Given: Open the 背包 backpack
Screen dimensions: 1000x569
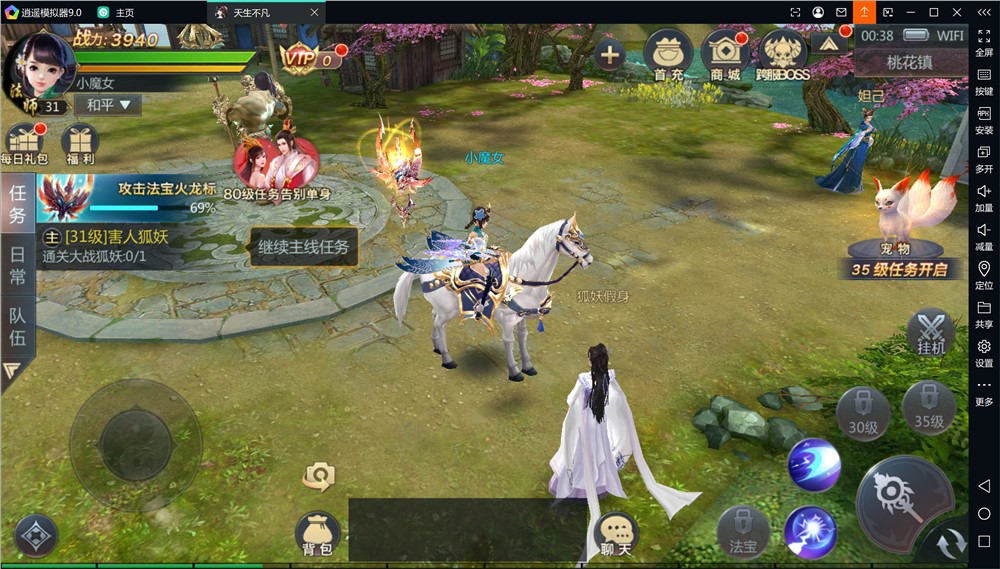Looking at the screenshot, I should (x=317, y=535).
